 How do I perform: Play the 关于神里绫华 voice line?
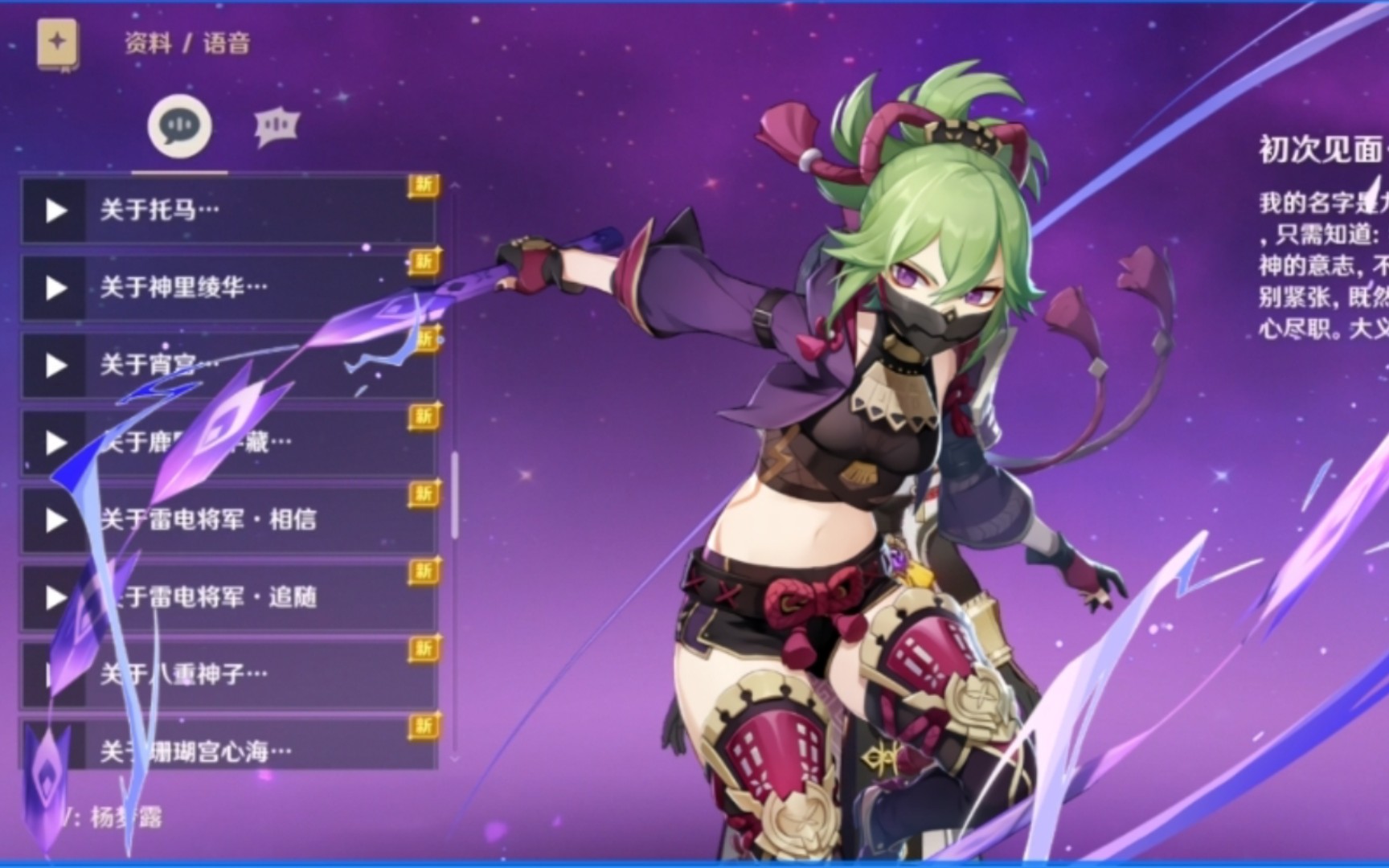(55, 288)
